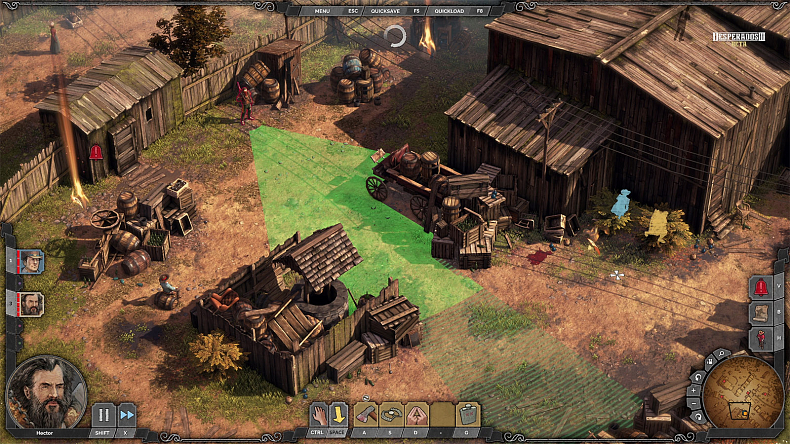Viewport: 790px width, 444px height.
Task: Activate Hector's axe ability
Action: point(367,414)
